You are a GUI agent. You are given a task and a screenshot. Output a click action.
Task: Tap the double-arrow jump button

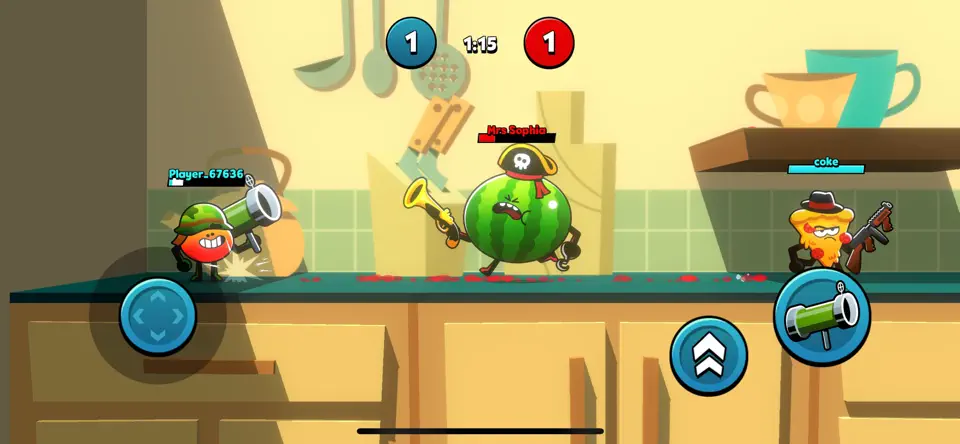pos(709,355)
